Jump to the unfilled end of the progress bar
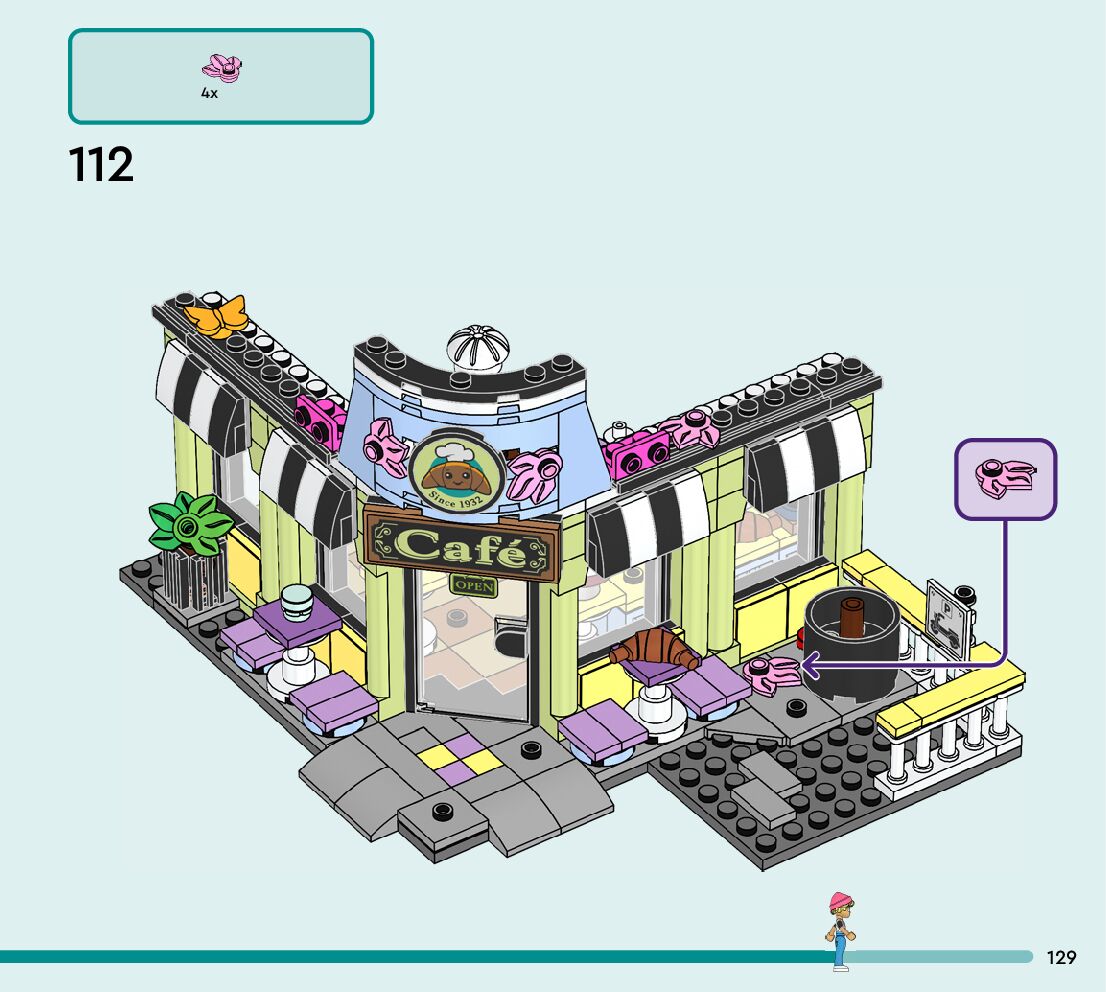The height and width of the screenshot is (992, 1106). point(1024,957)
